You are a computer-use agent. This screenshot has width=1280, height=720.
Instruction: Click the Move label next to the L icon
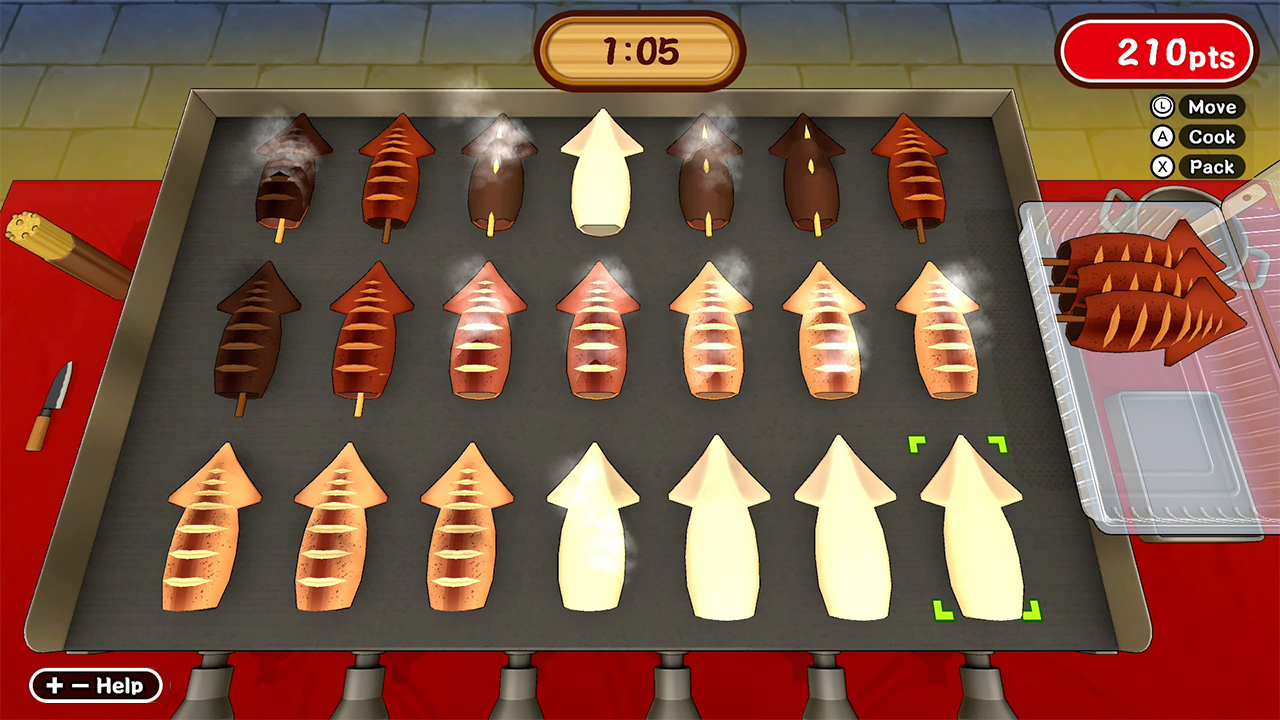point(1213,107)
